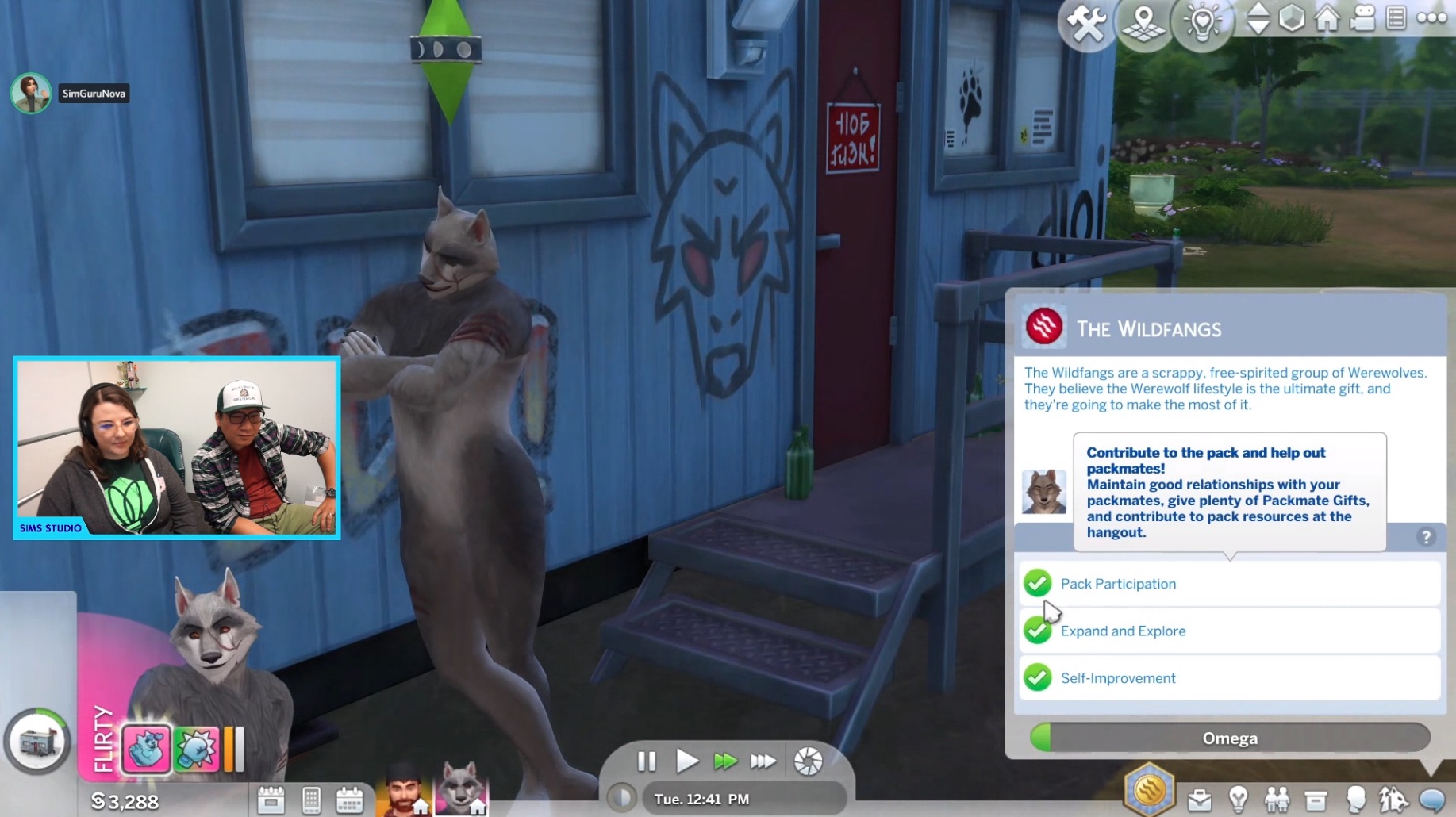Pause the game
Image resolution: width=1456 pixels, height=817 pixels.
pos(647,761)
